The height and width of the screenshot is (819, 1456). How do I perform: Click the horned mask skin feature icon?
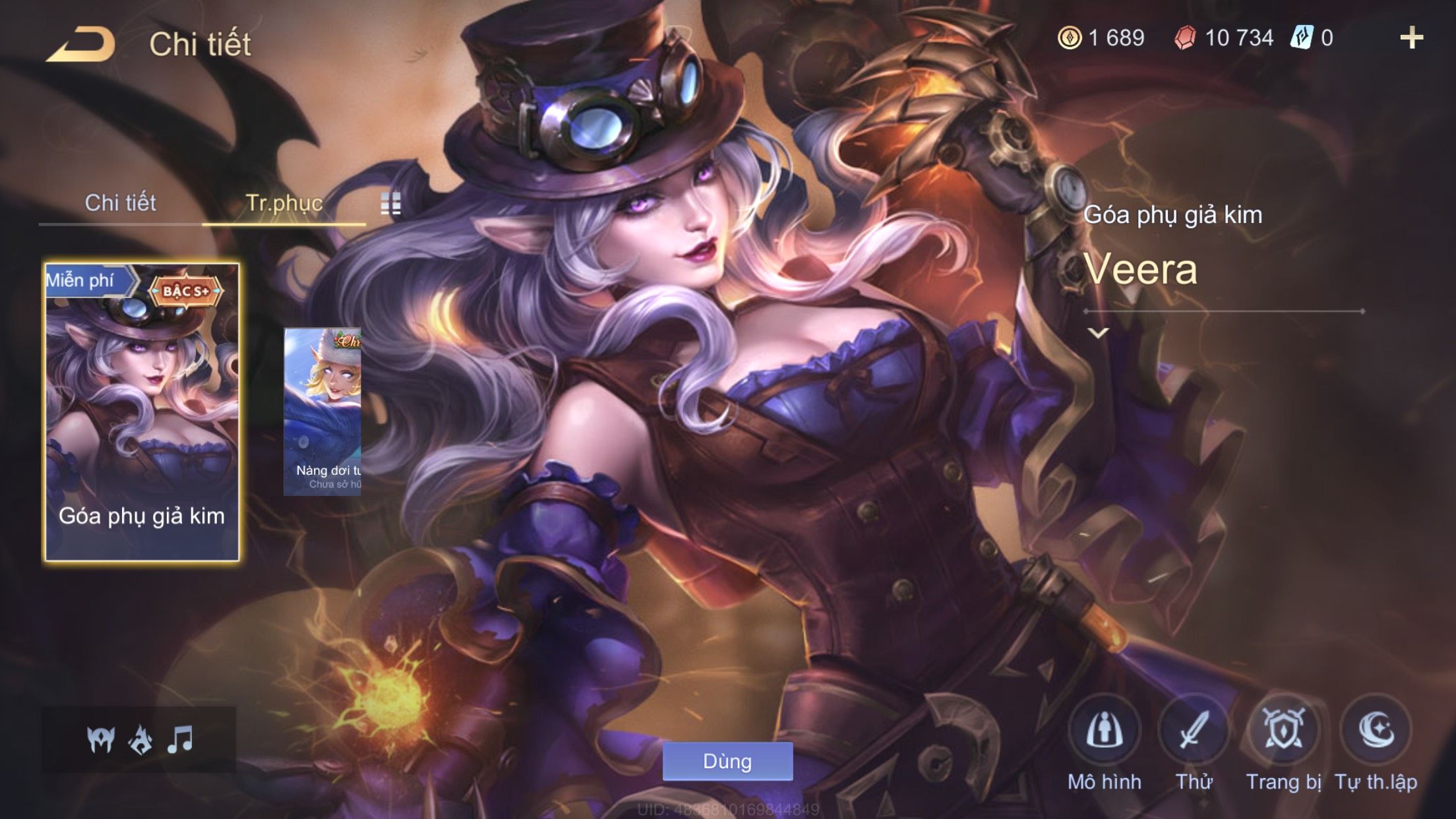tap(101, 739)
